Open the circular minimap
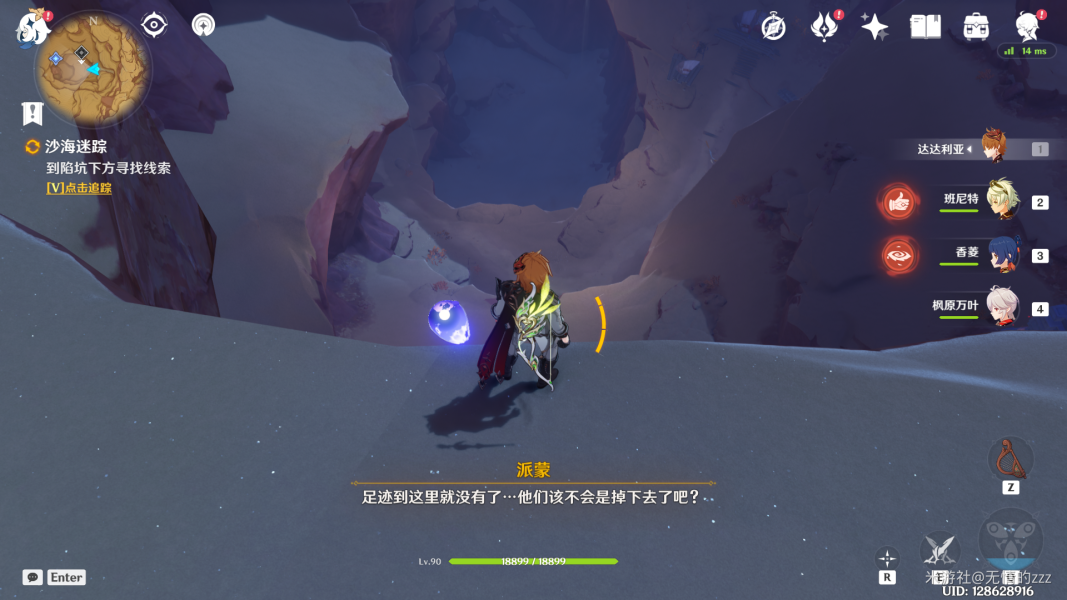This screenshot has height=600, width=1067. (x=93, y=68)
